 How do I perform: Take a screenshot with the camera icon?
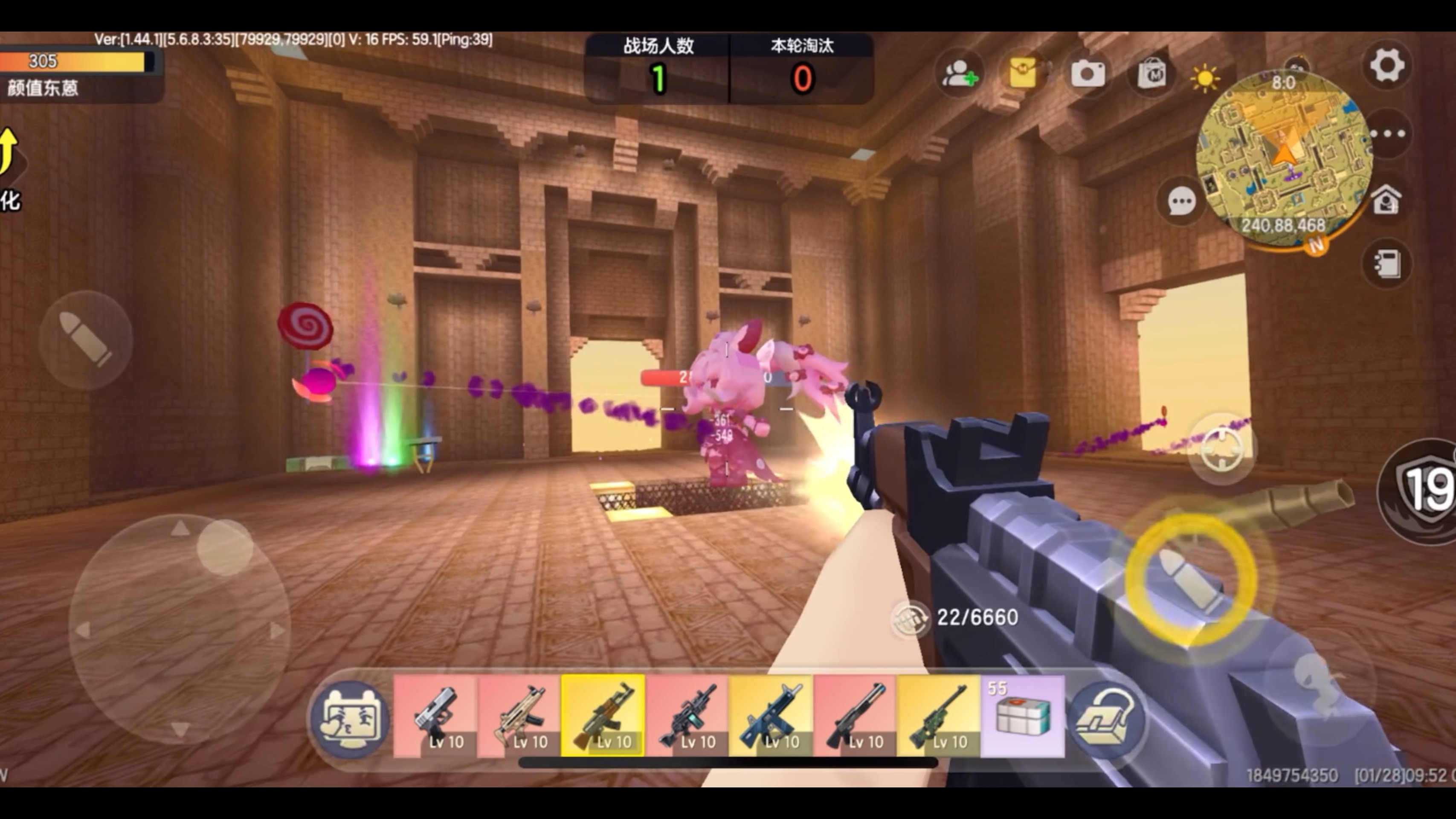1088,74
